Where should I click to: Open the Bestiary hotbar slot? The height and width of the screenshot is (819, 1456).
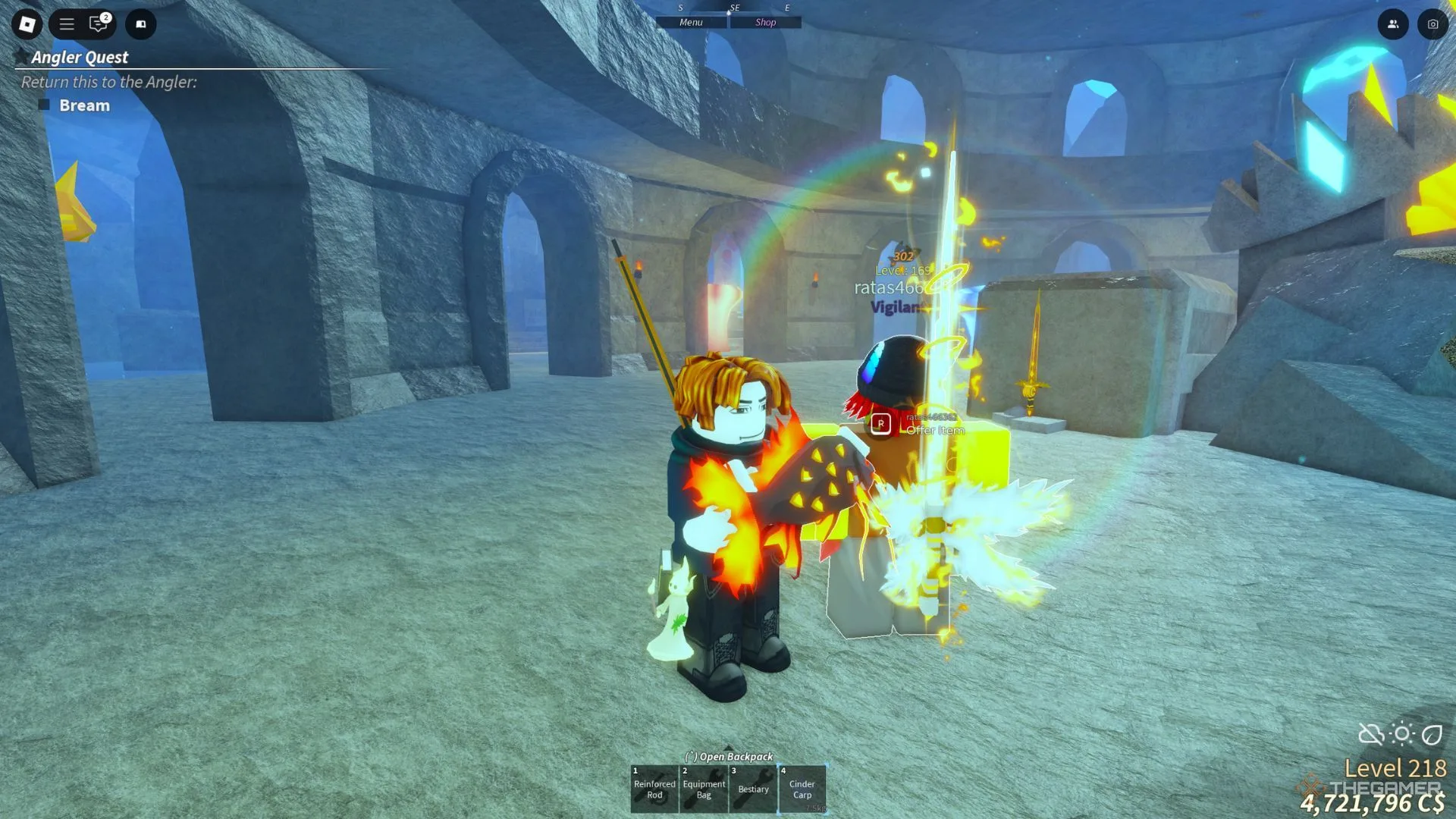point(753,789)
